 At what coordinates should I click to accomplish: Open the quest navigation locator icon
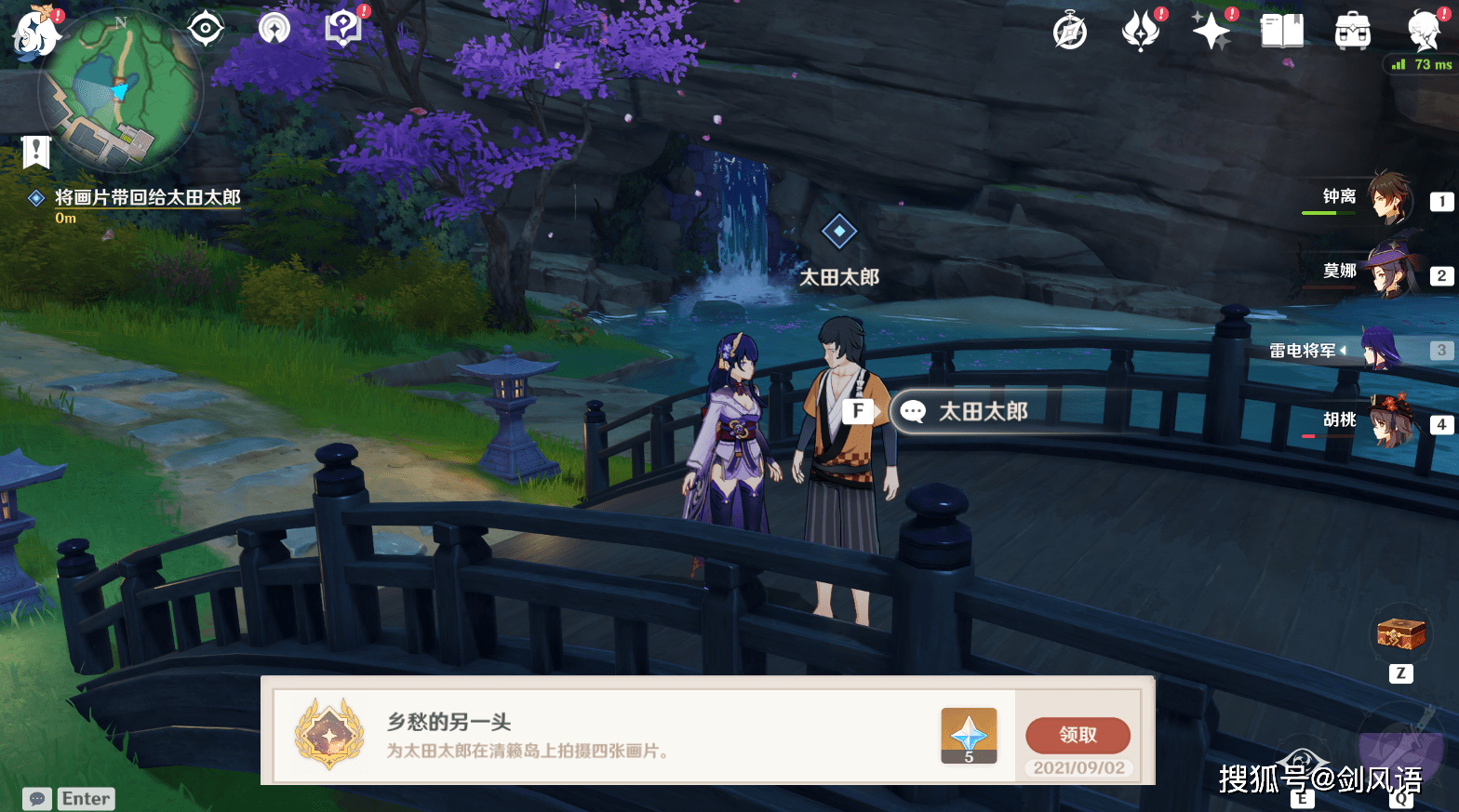[205, 28]
